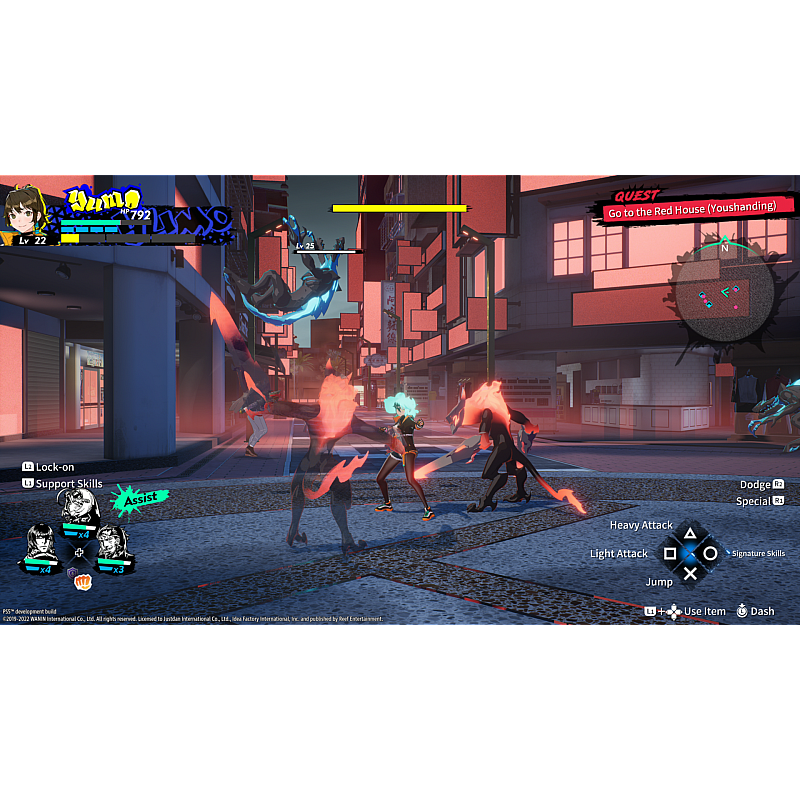Image resolution: width=800 pixels, height=800 pixels.
Task: Select the top support character portrait
Action: [x=79, y=510]
